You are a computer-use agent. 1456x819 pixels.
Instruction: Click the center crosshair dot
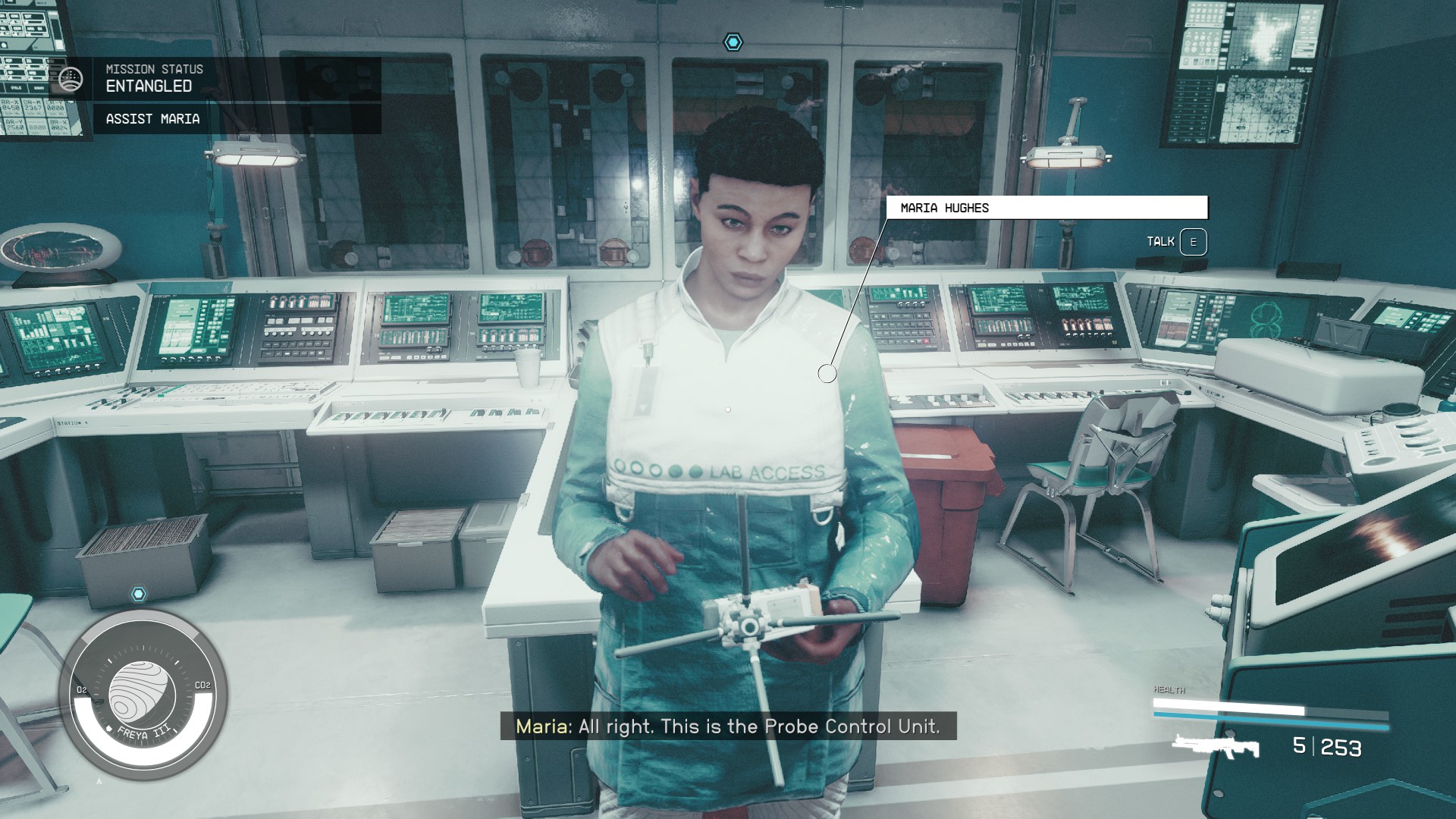pyautogui.click(x=728, y=409)
